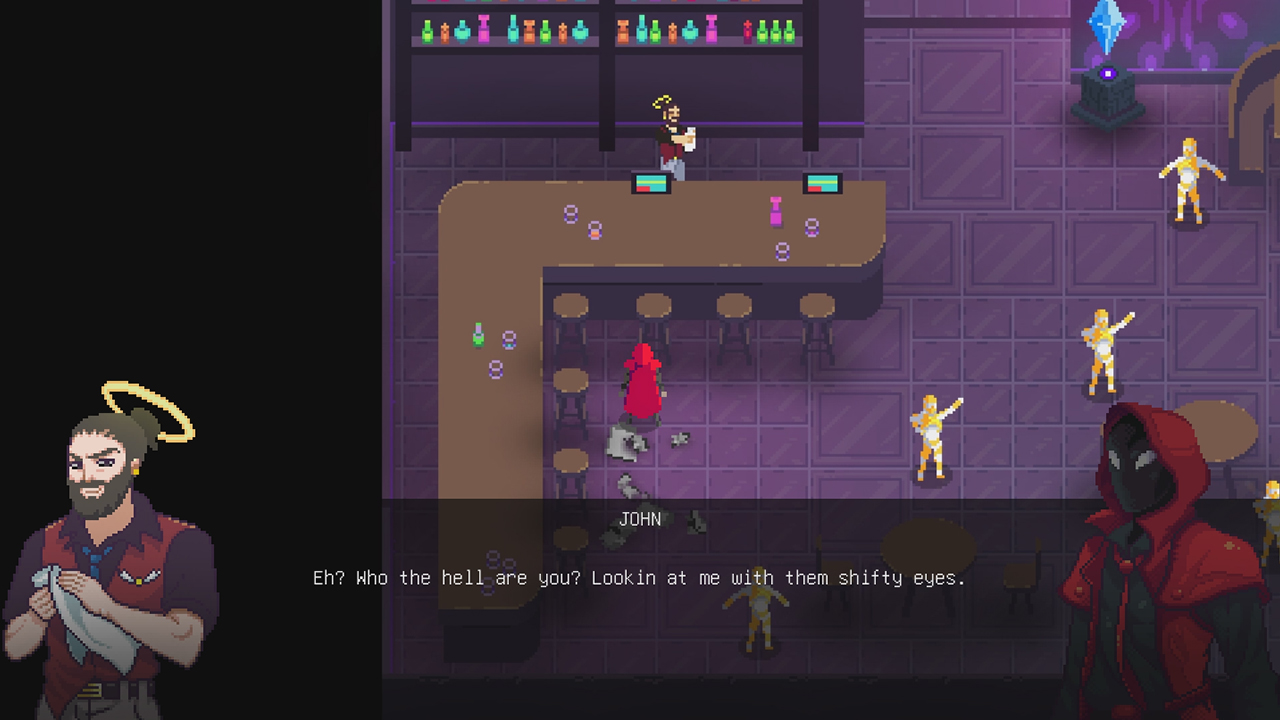Click the right cash register on the counter

click(822, 183)
